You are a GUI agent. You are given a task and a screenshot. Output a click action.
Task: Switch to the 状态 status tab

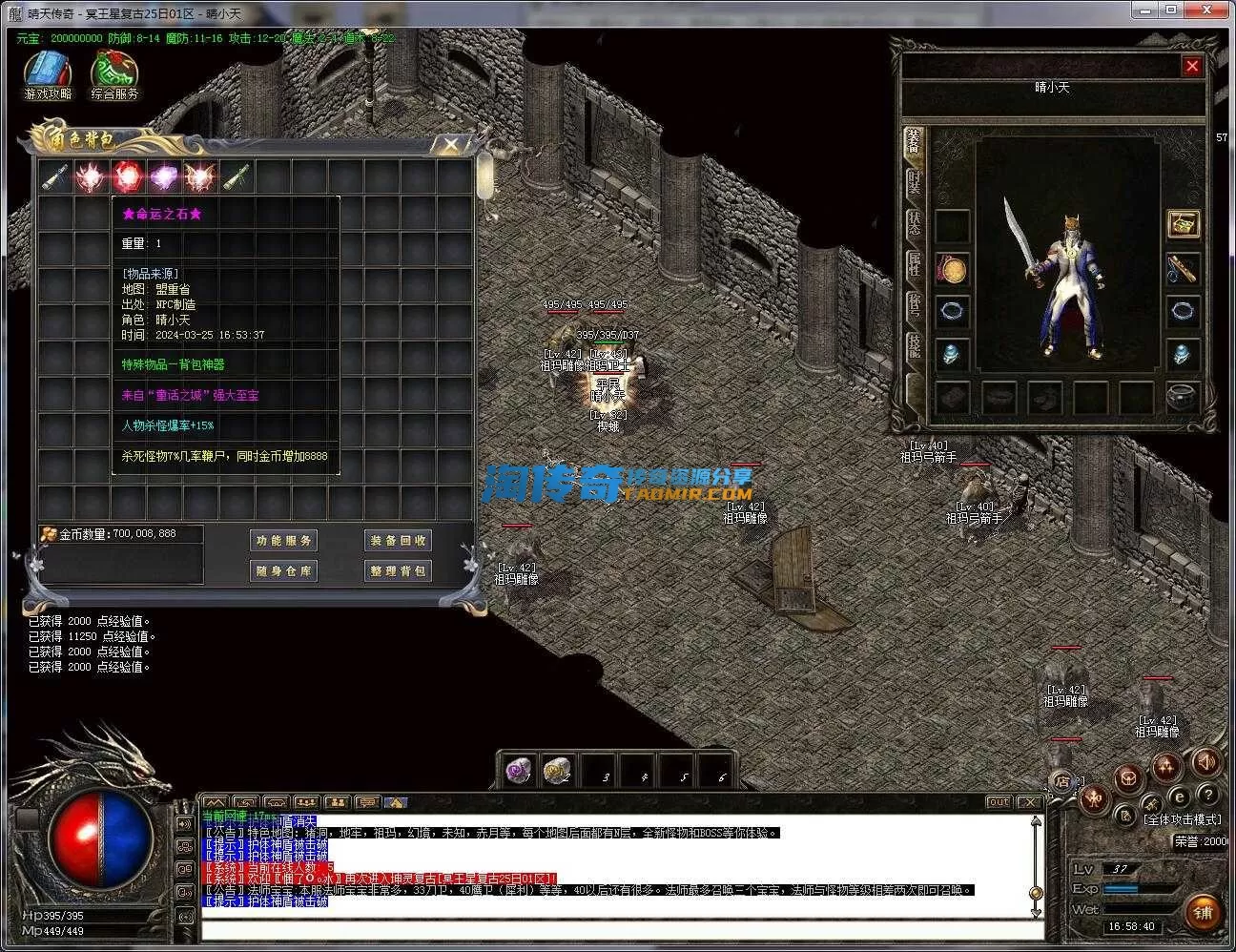click(914, 224)
